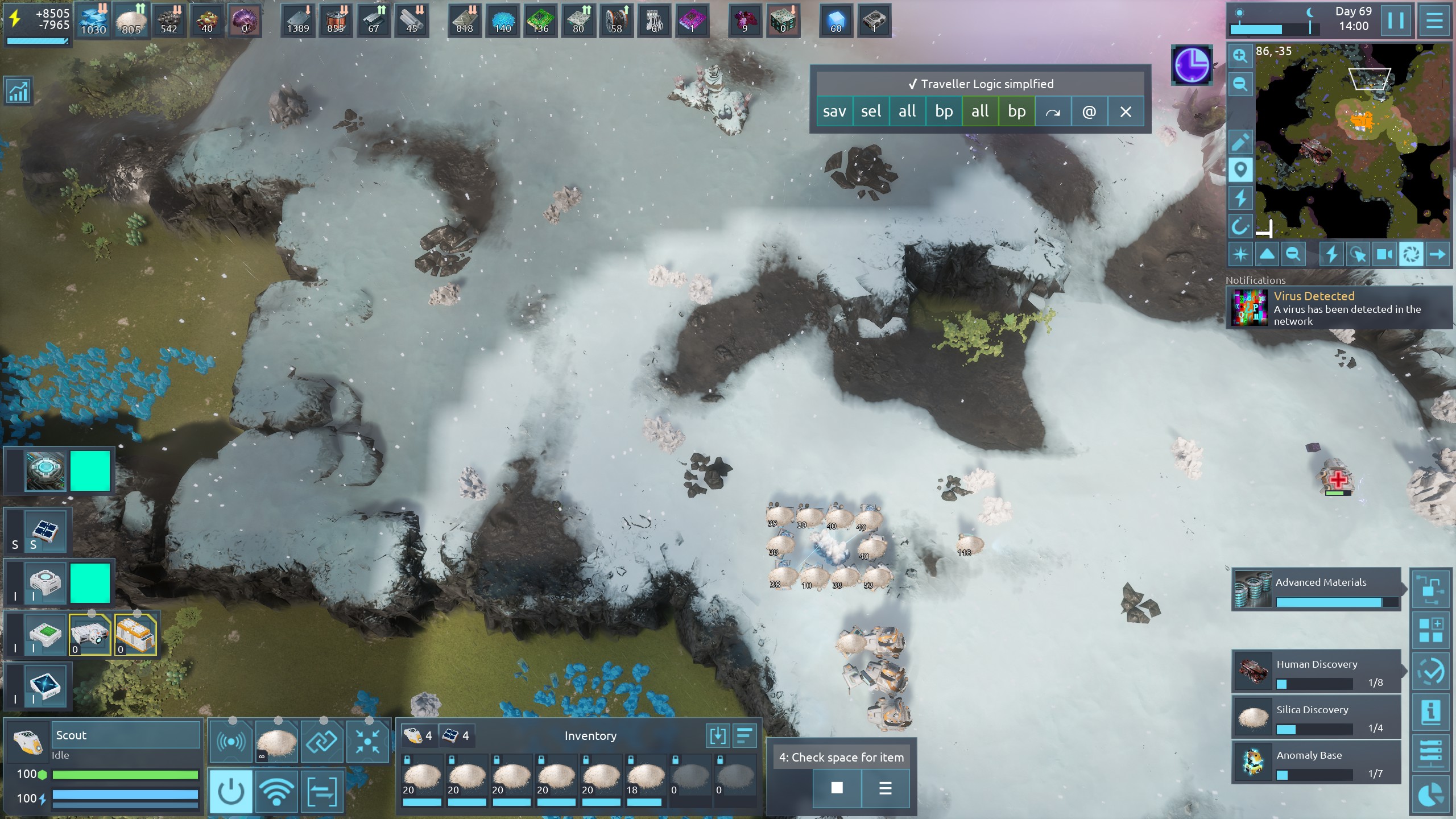The width and height of the screenshot is (1456, 819).
Task: Click the Scout's wifi signal button
Action: [276, 791]
